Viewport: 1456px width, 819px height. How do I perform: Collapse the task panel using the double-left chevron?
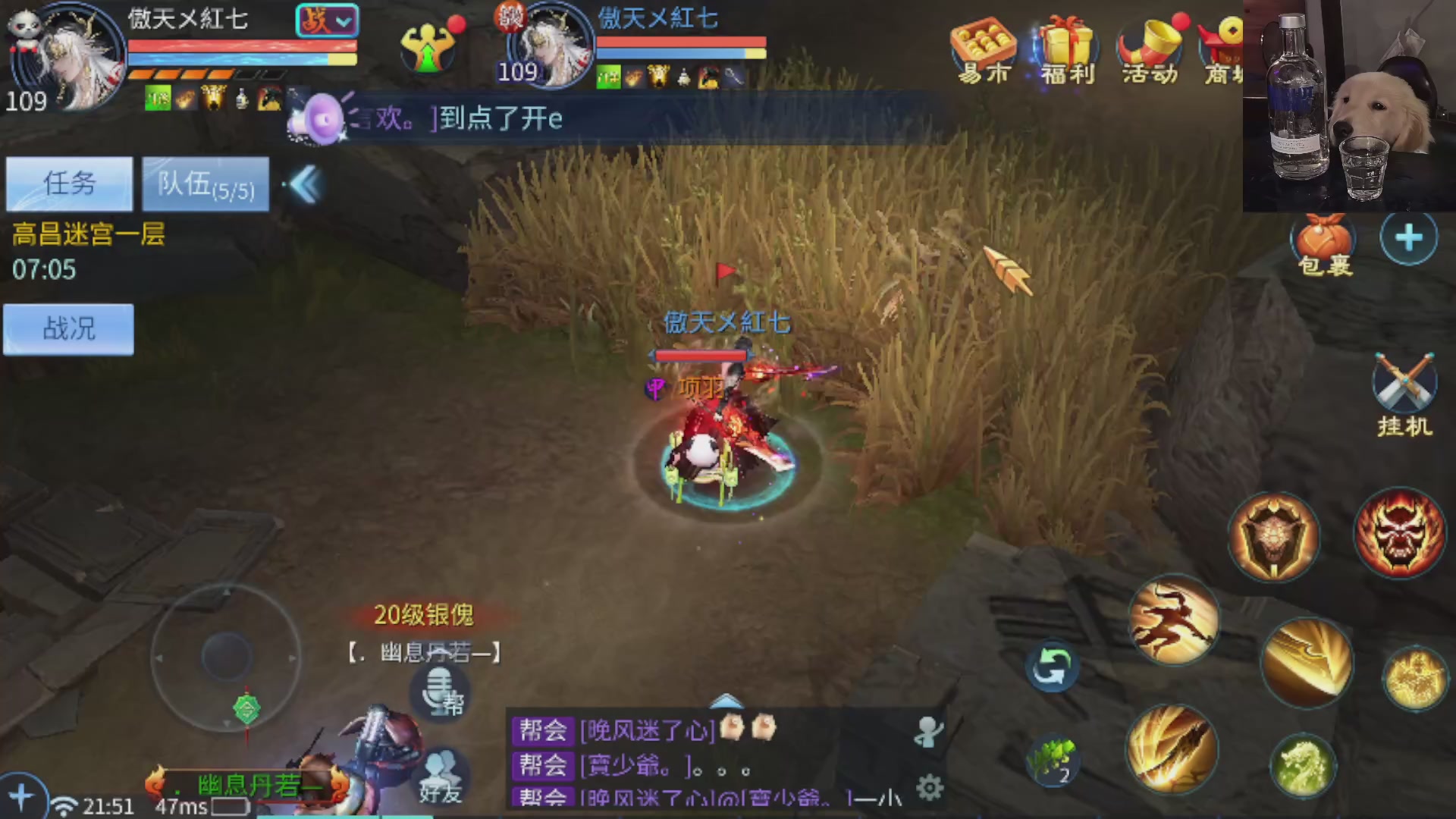pos(302,184)
